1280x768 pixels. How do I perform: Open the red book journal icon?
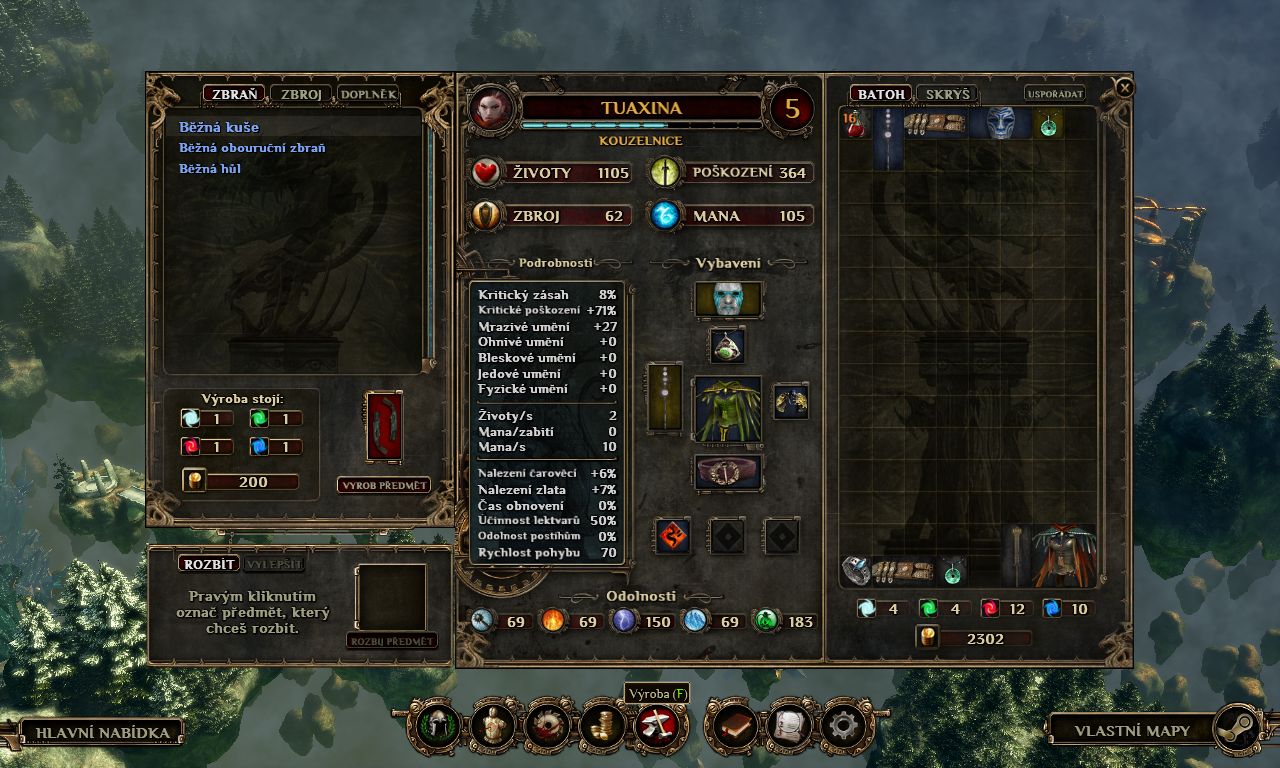737,727
